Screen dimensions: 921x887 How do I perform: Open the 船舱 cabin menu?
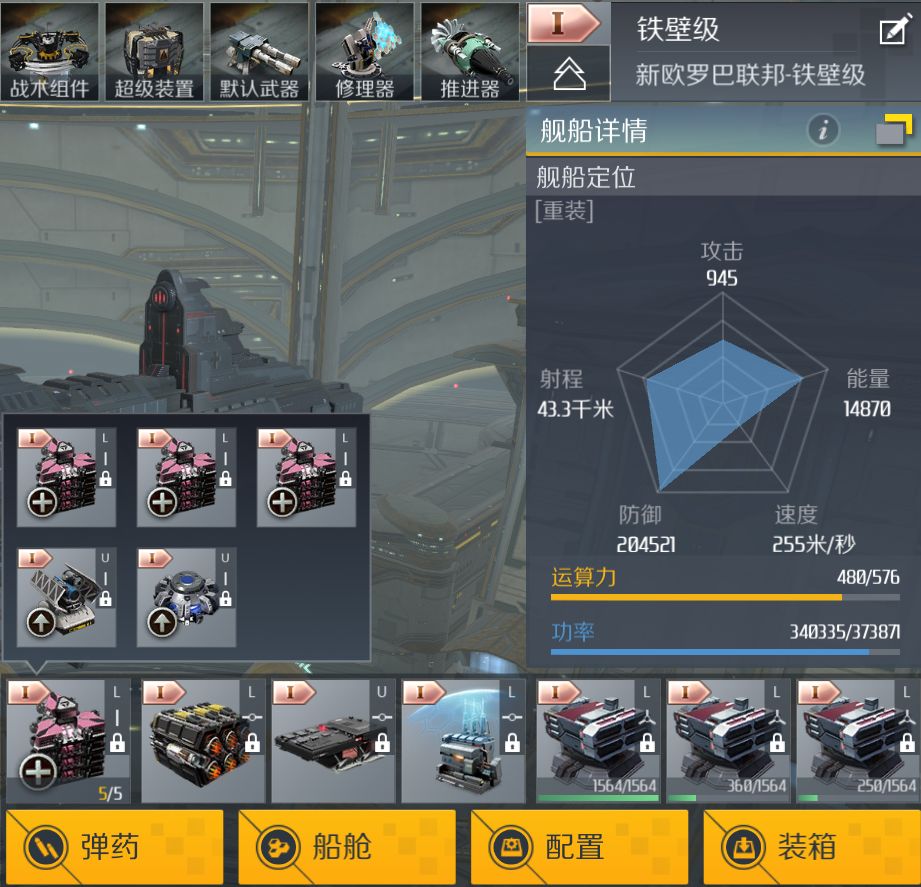(347, 848)
